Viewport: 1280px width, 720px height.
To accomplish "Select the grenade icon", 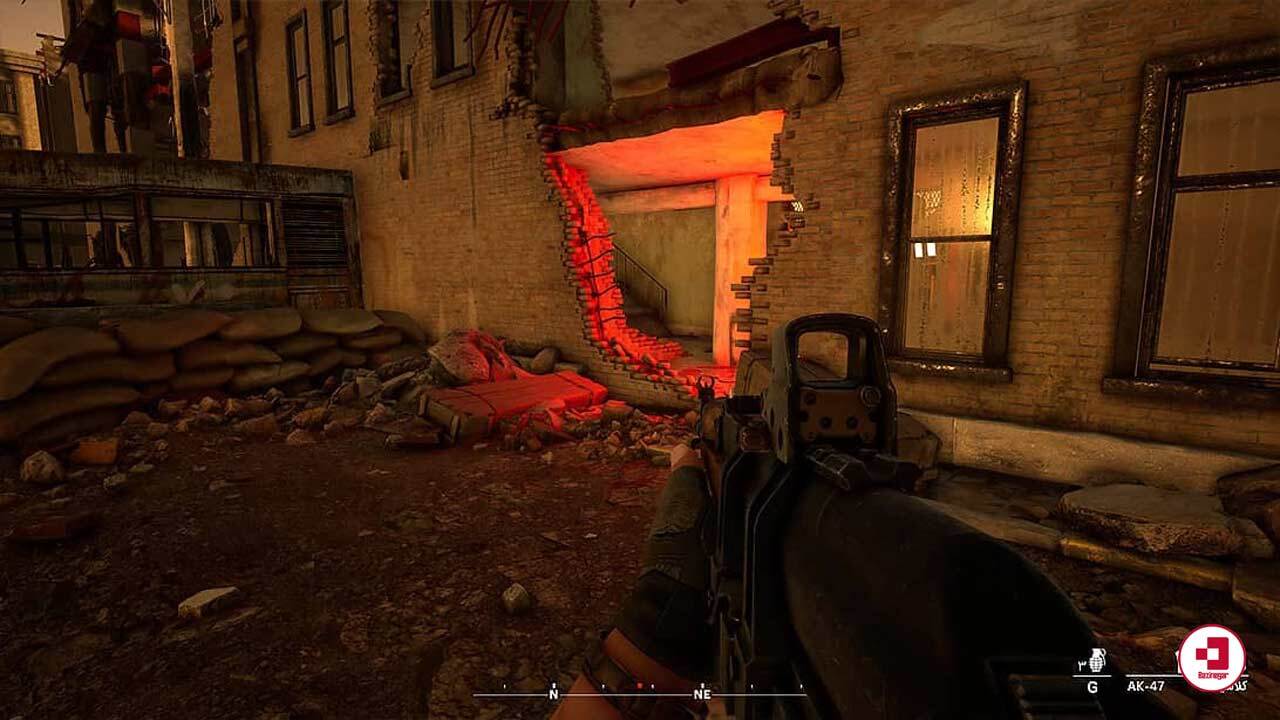I will [1097, 661].
